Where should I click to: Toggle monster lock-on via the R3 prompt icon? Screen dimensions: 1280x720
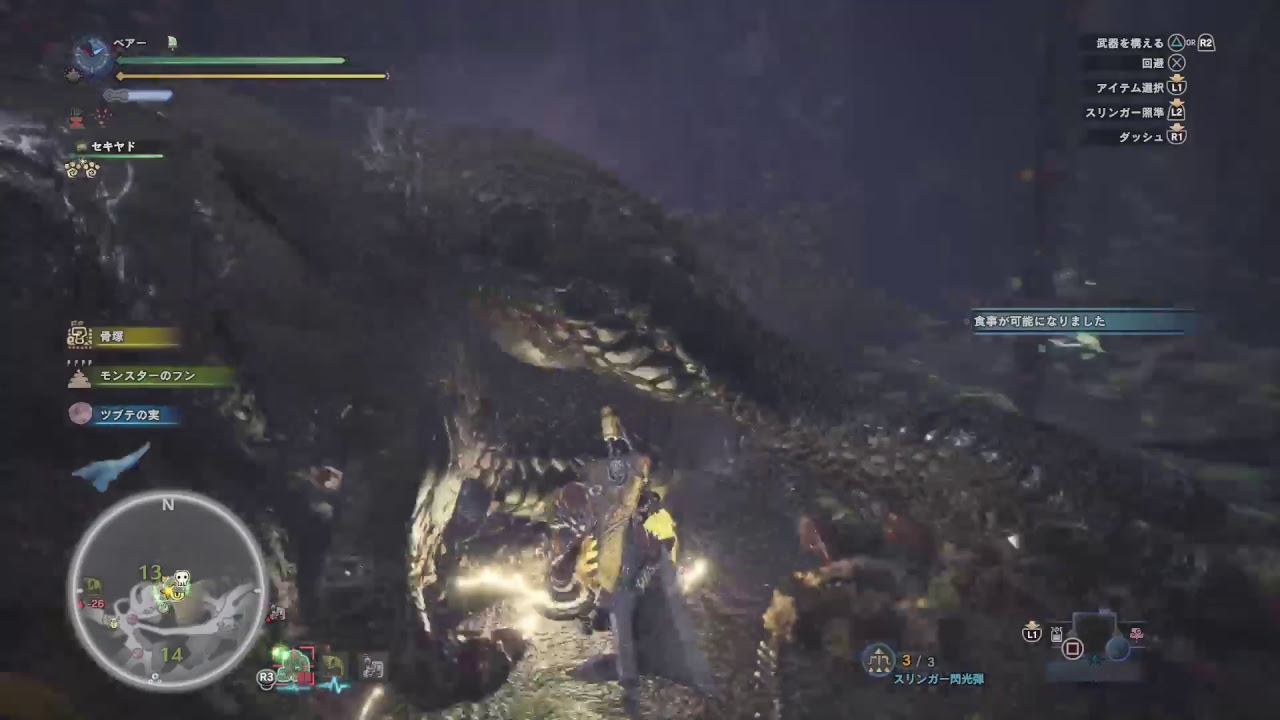[266, 676]
